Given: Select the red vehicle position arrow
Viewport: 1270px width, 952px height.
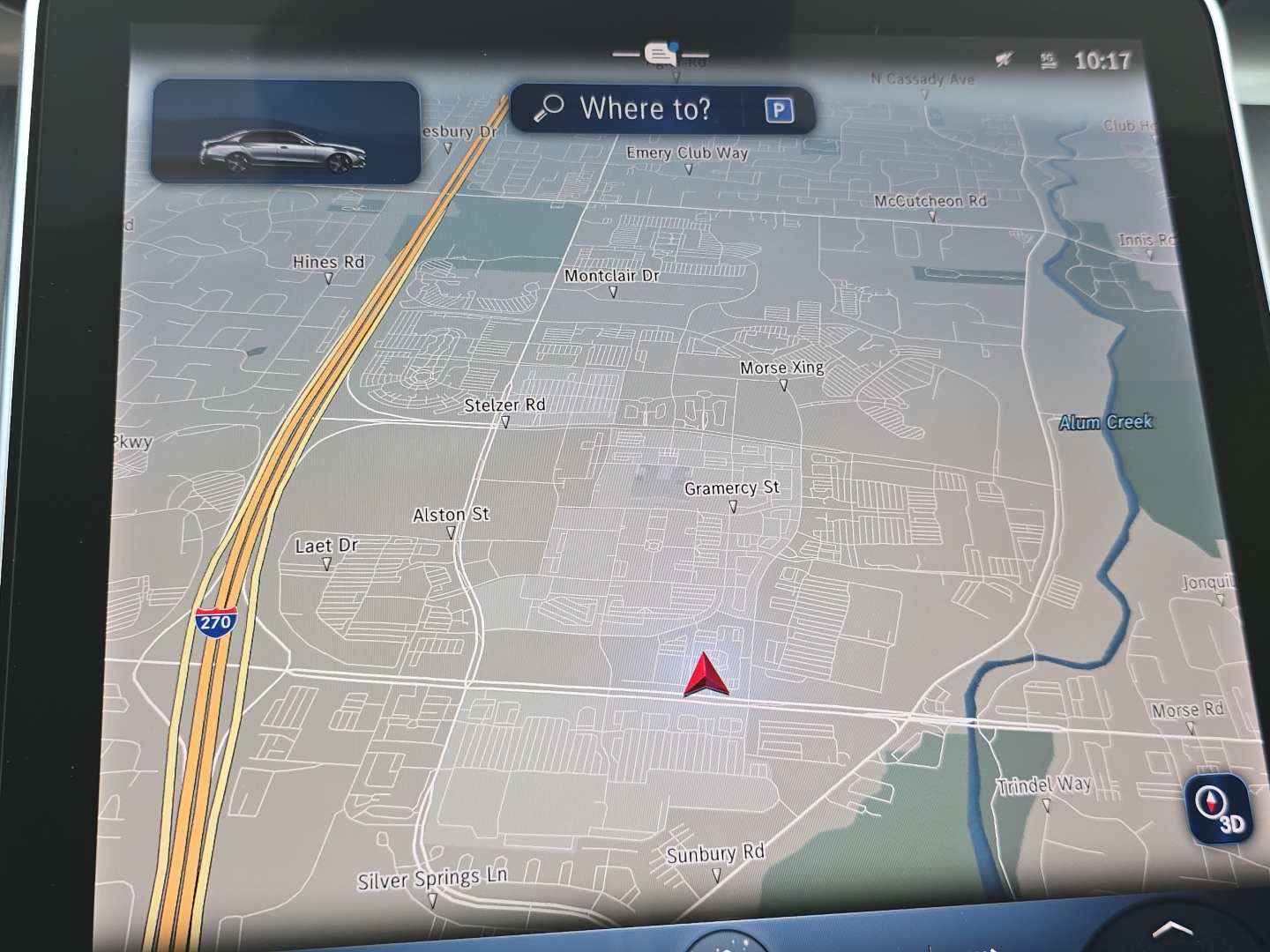Looking at the screenshot, I should pyautogui.click(x=706, y=676).
